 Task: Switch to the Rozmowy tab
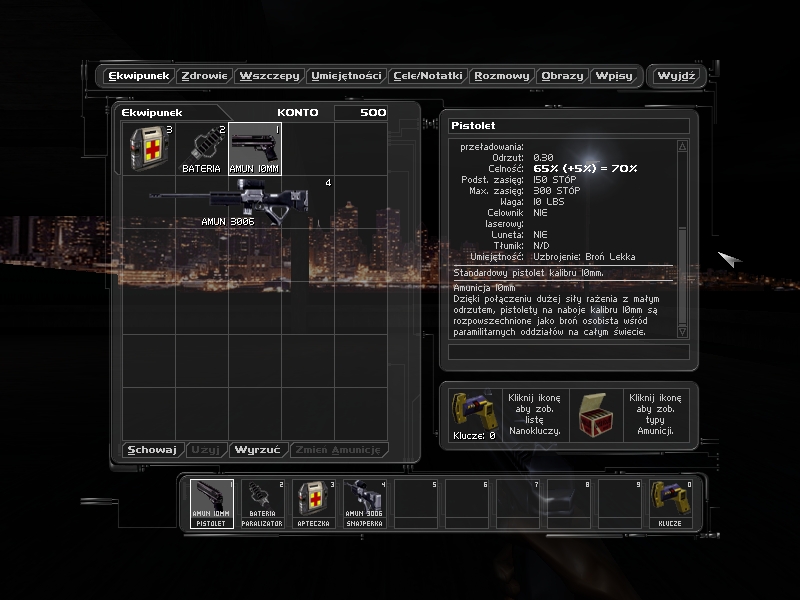502,76
